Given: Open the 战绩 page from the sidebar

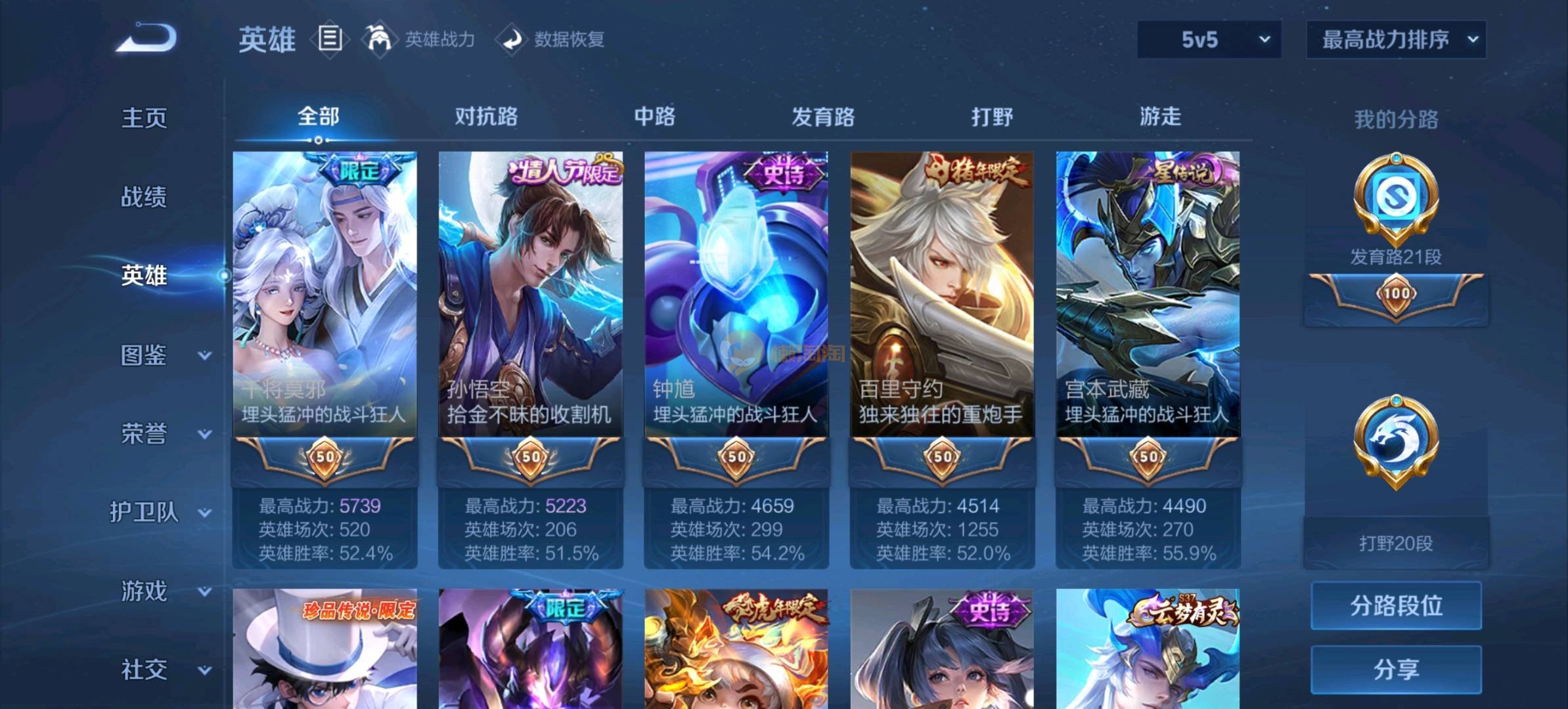Looking at the screenshot, I should 143,197.
